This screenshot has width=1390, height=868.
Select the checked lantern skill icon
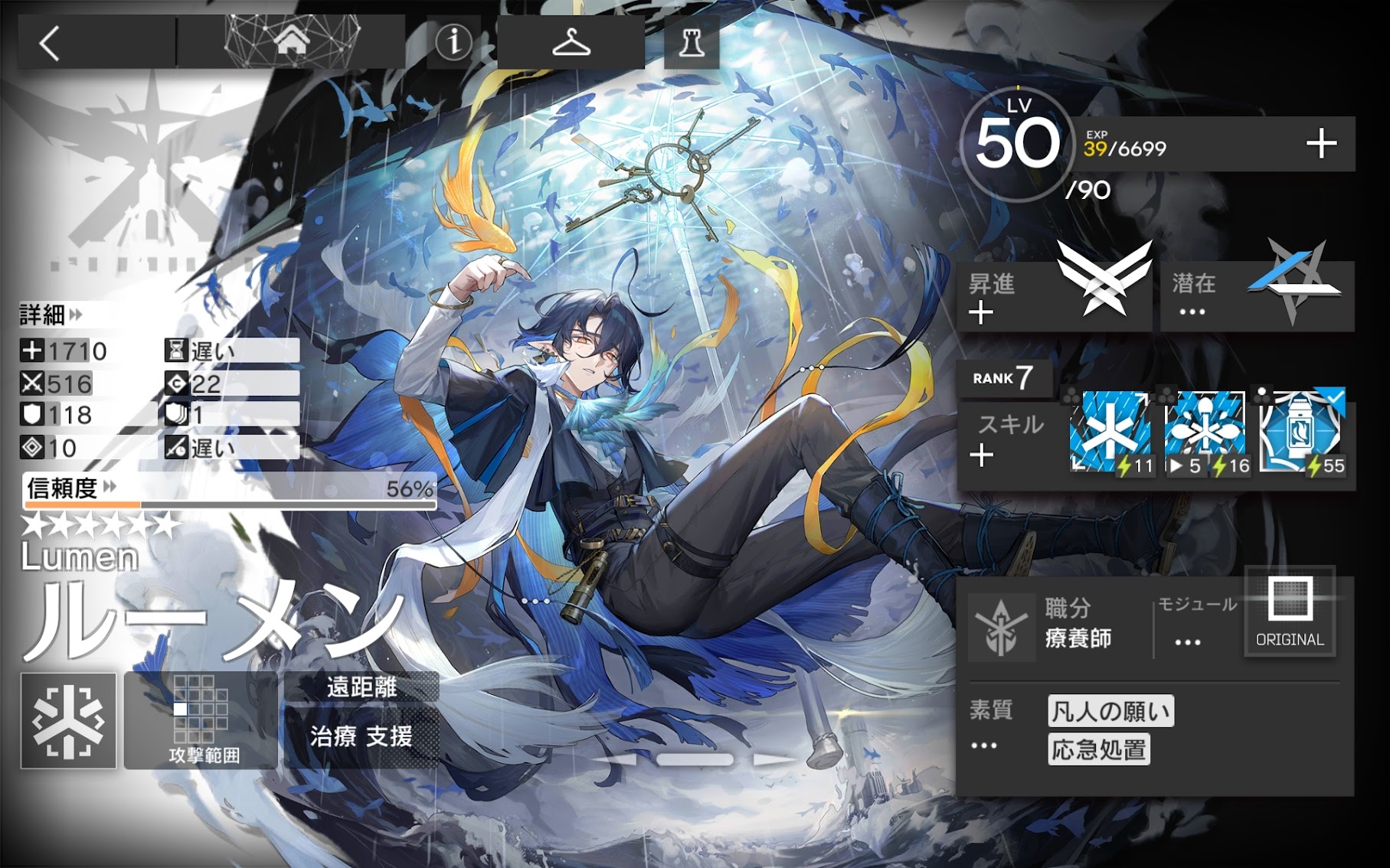[1301, 432]
